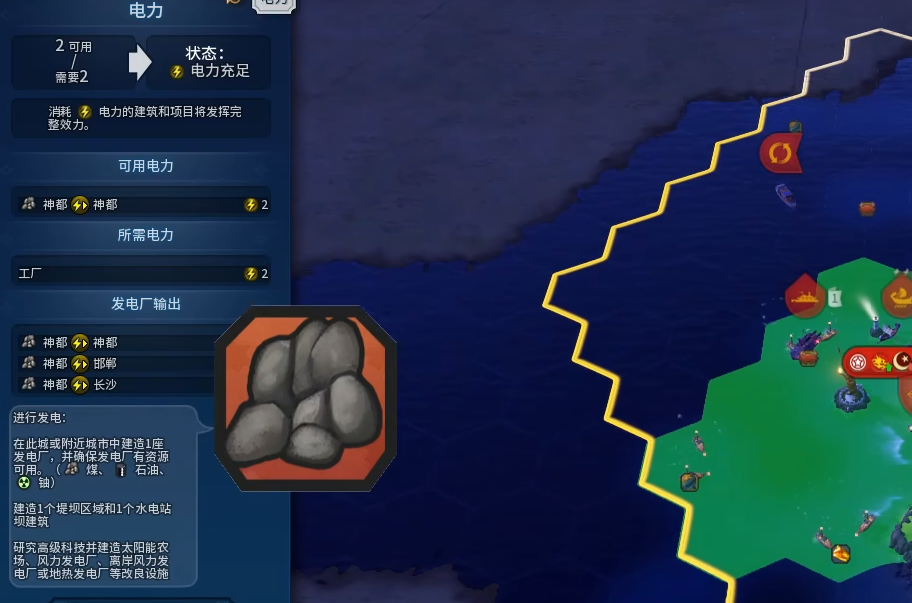Select the 神都 to 邯郸 power output row
The width and height of the screenshot is (912, 603).
tap(115, 363)
